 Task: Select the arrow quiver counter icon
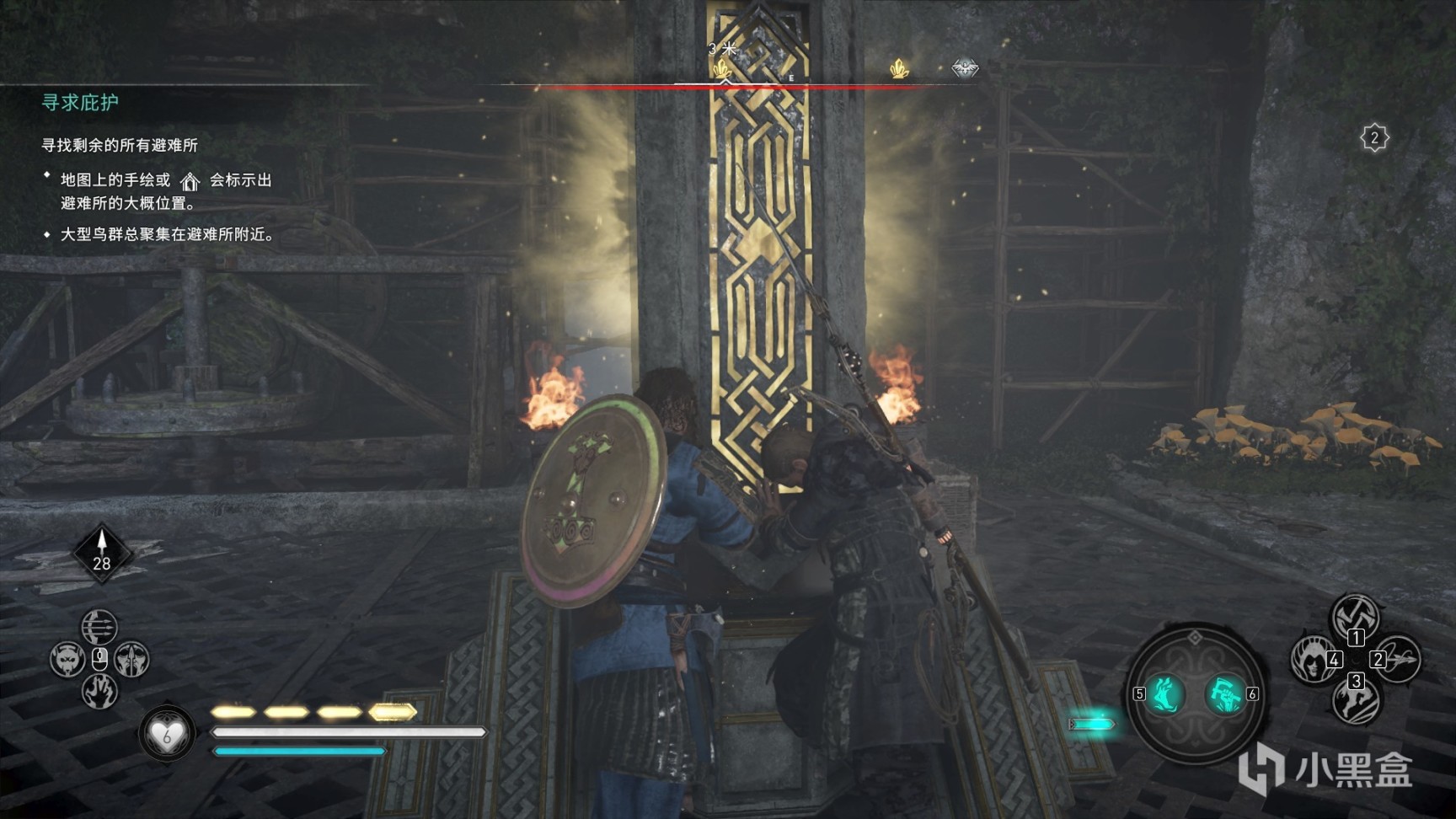[102, 553]
